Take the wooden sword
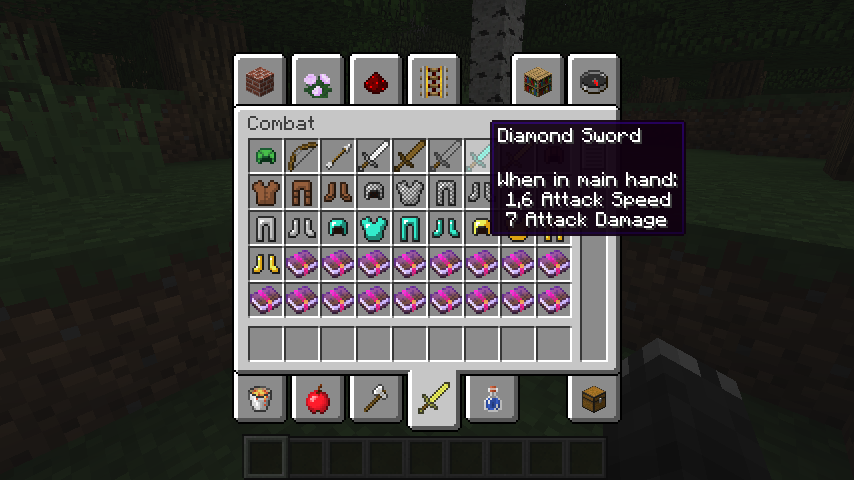Viewport: 854px width, 480px height. [410, 156]
